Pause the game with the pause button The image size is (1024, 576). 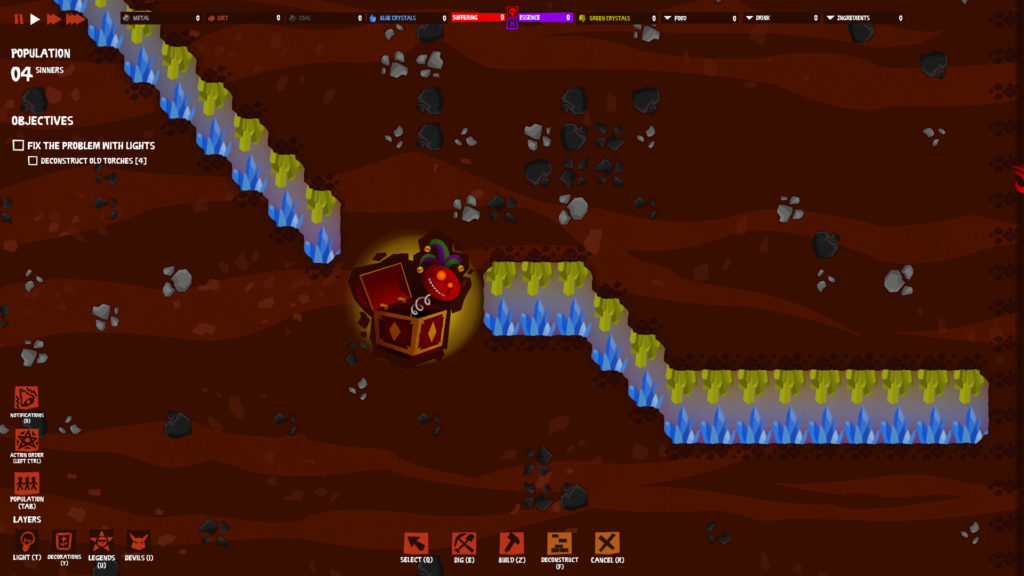coord(18,19)
